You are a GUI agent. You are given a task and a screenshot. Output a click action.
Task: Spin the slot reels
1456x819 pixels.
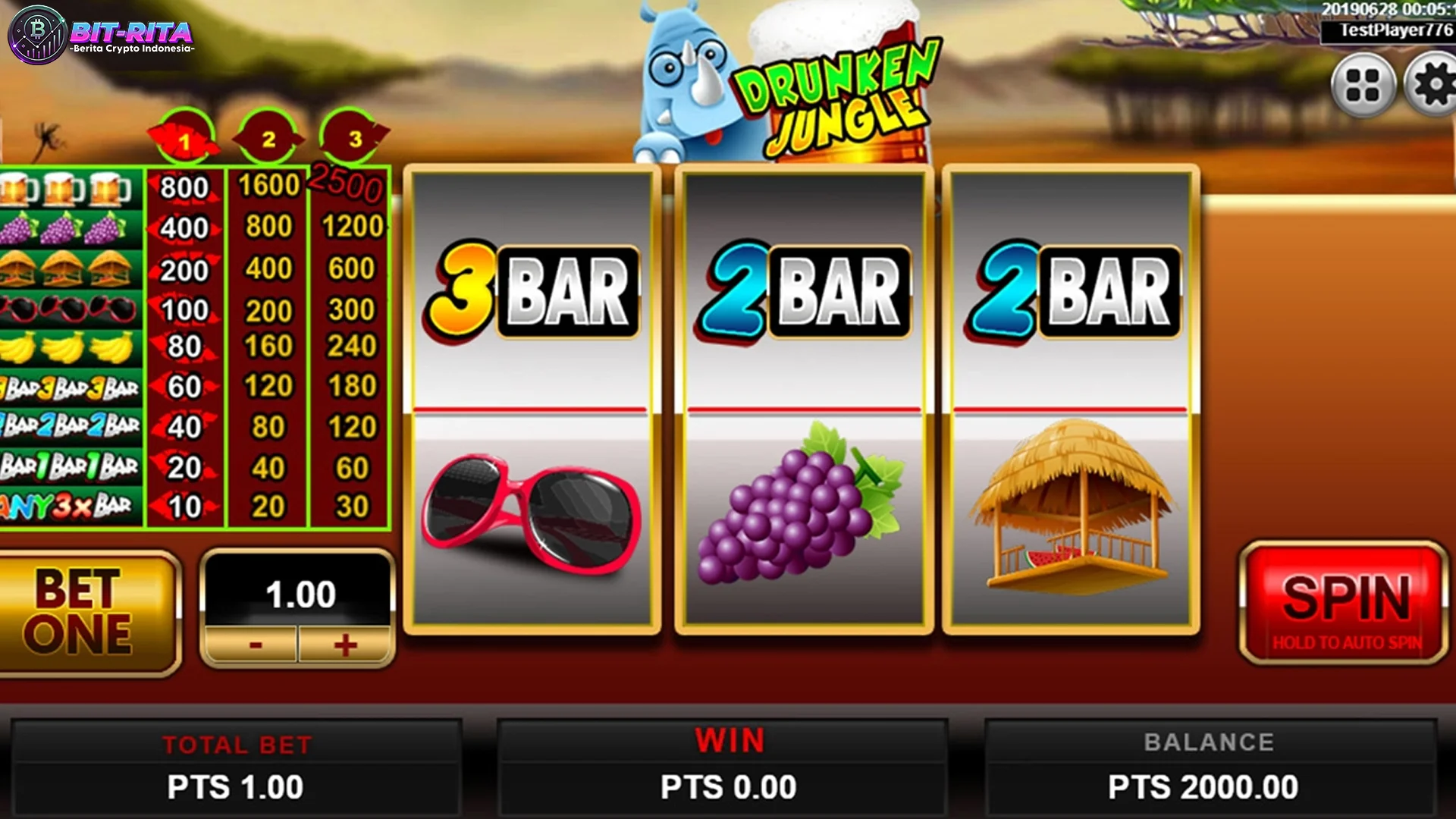point(1344,604)
